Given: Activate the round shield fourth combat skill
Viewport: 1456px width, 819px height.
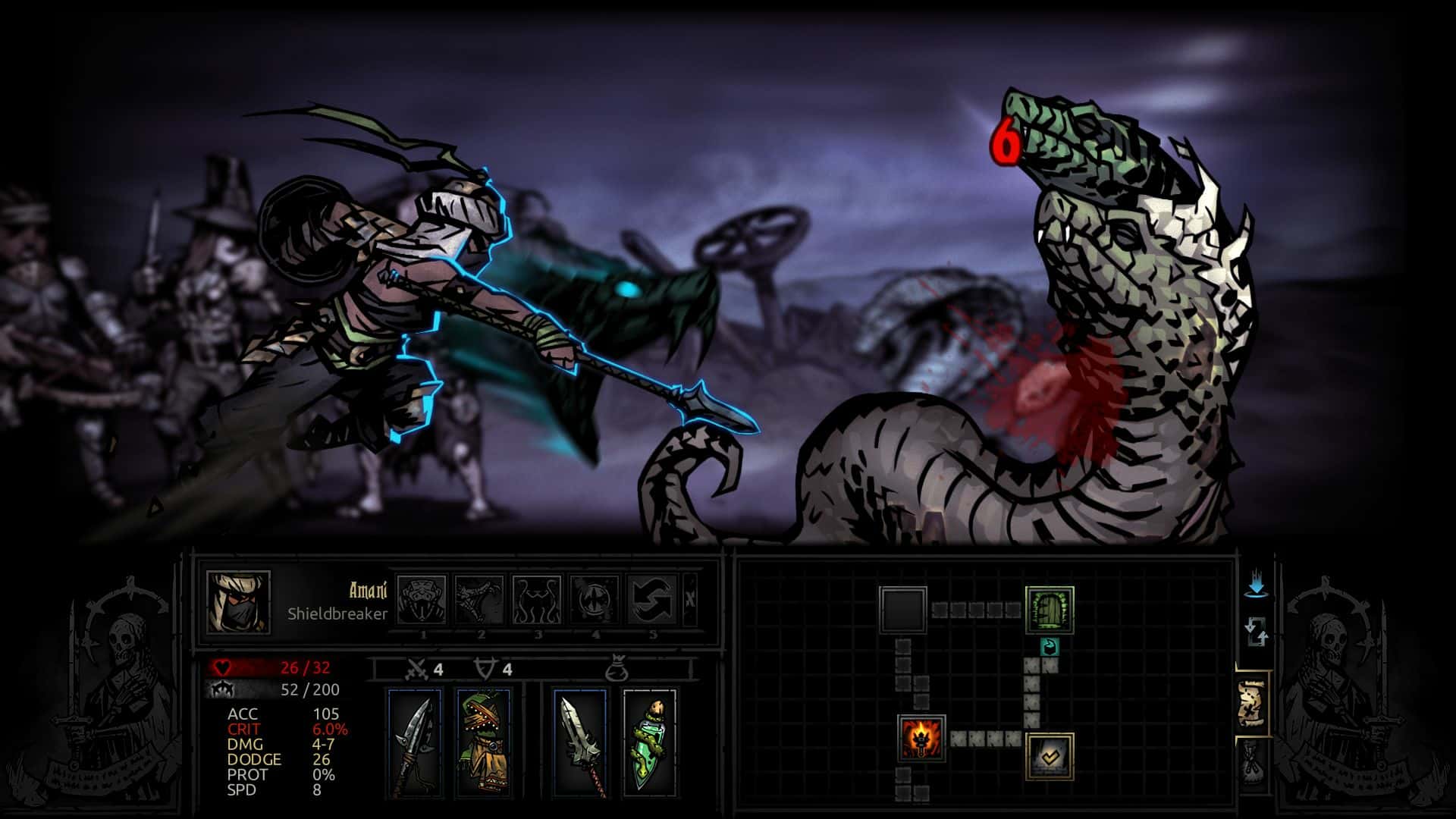Looking at the screenshot, I should tap(595, 599).
